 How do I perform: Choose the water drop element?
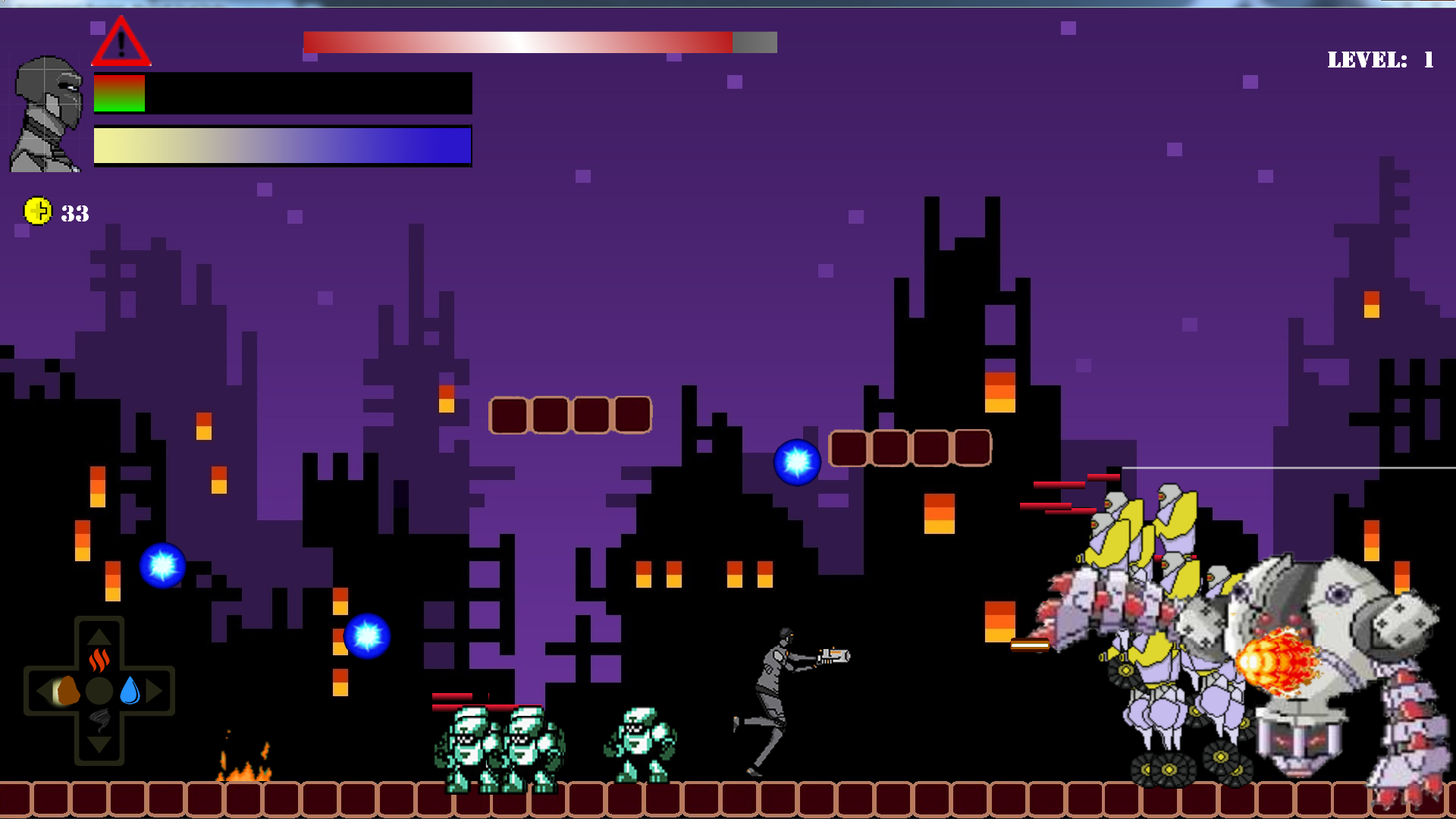(x=130, y=690)
